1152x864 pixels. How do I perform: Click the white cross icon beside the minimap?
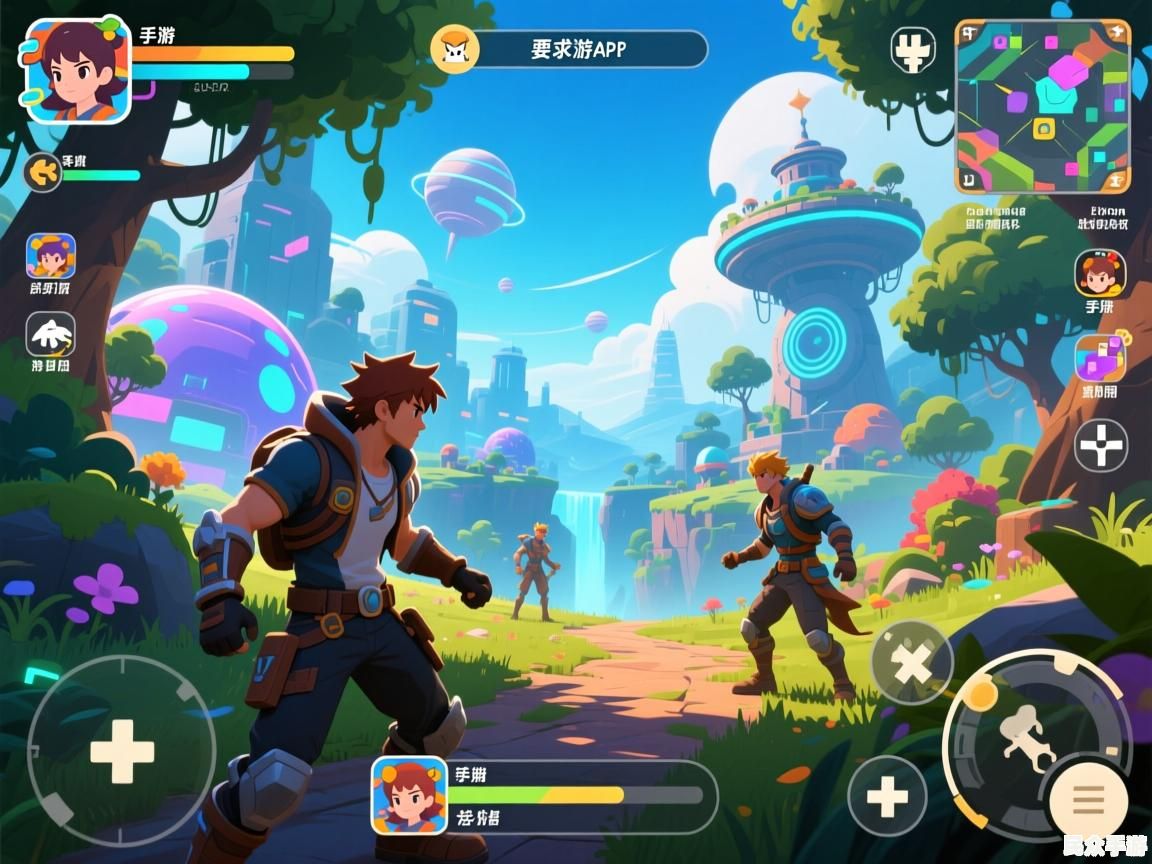click(912, 50)
